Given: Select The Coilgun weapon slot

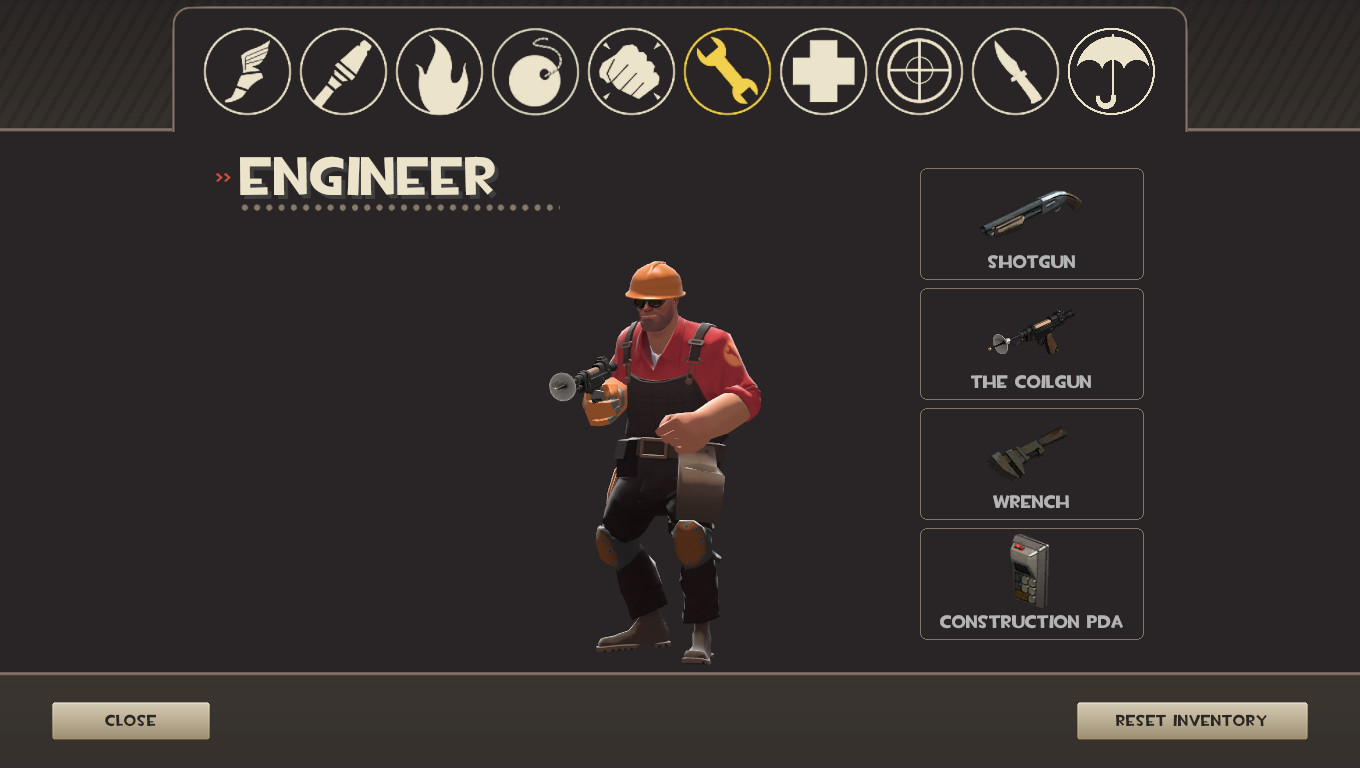Looking at the screenshot, I should click(1031, 343).
